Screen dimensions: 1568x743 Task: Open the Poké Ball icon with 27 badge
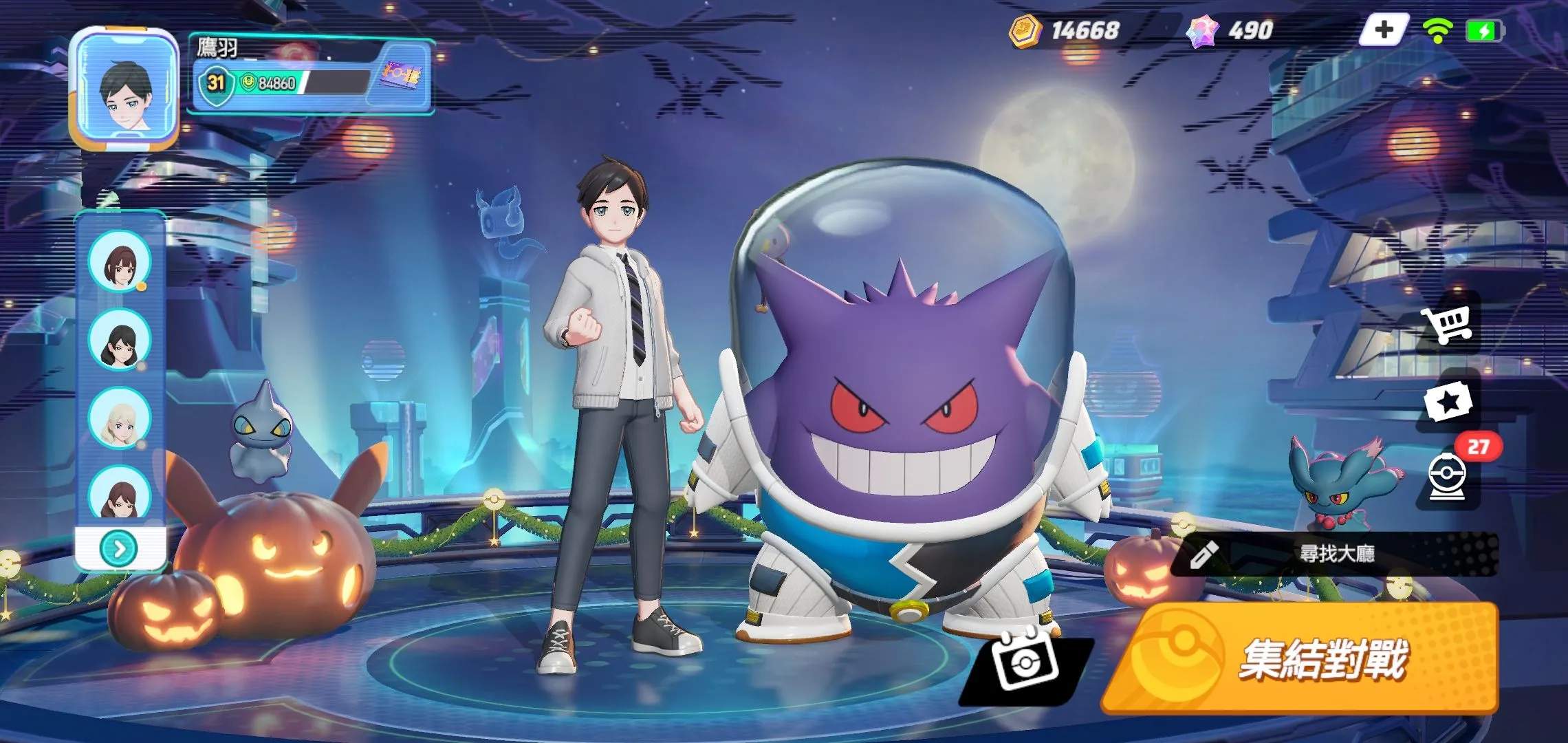(x=1448, y=476)
